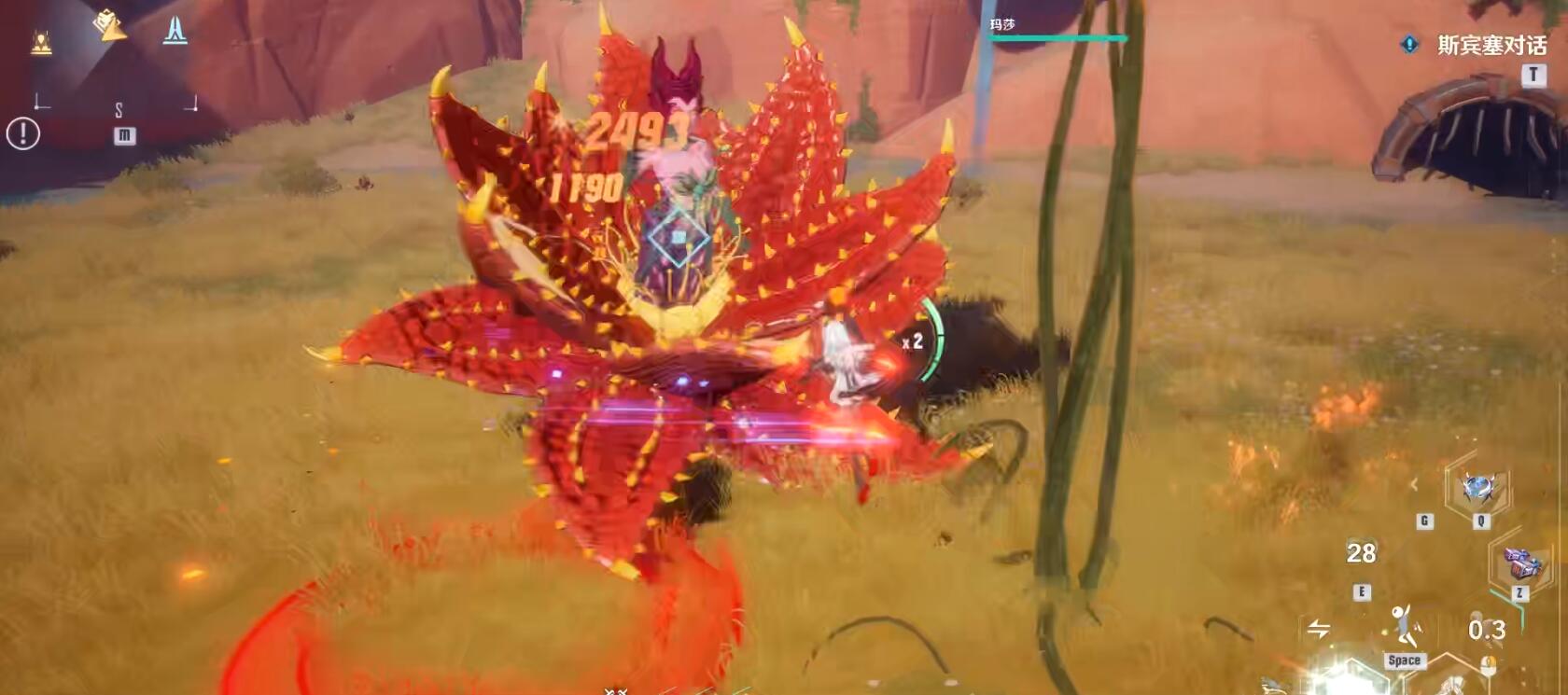Image resolution: width=1568 pixels, height=695 pixels.
Task: Use the purple cannon item slot
Action: [1519, 563]
